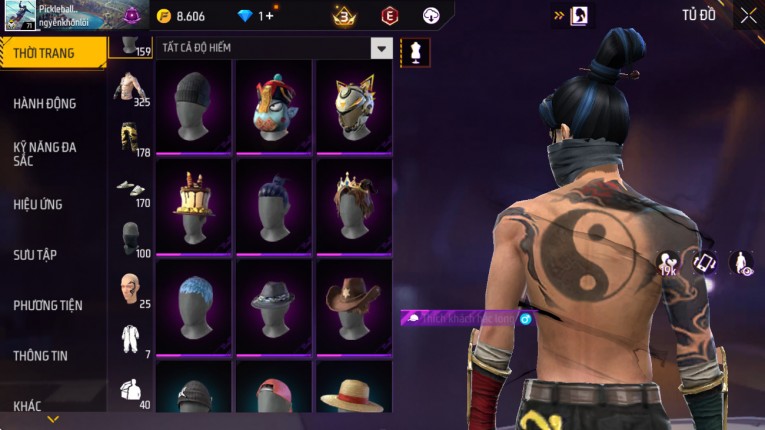Choose the jeweled crown headgear
This screenshot has height=430, width=765.
pyautogui.click(x=353, y=205)
